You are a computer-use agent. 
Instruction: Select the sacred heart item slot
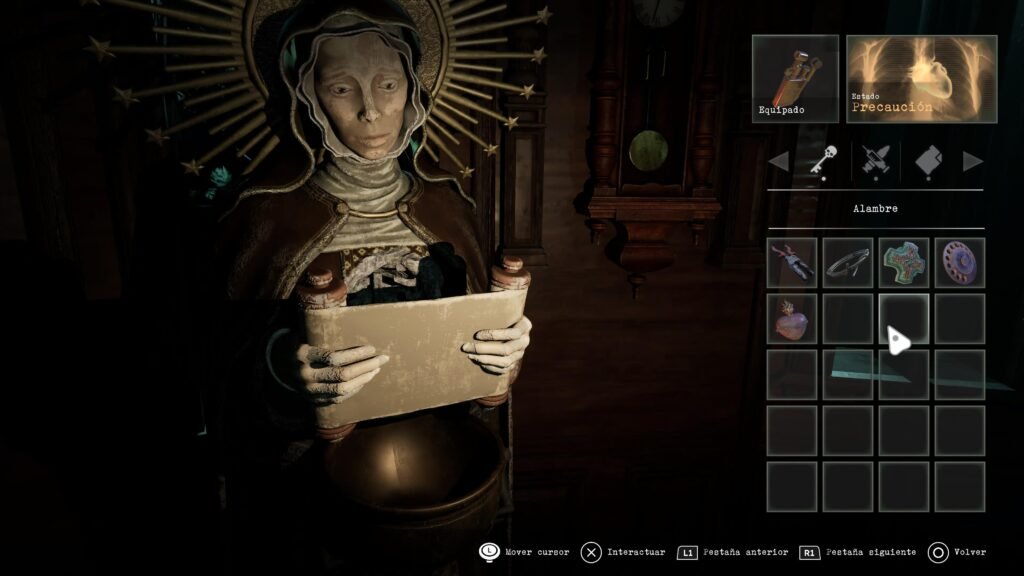click(792, 318)
